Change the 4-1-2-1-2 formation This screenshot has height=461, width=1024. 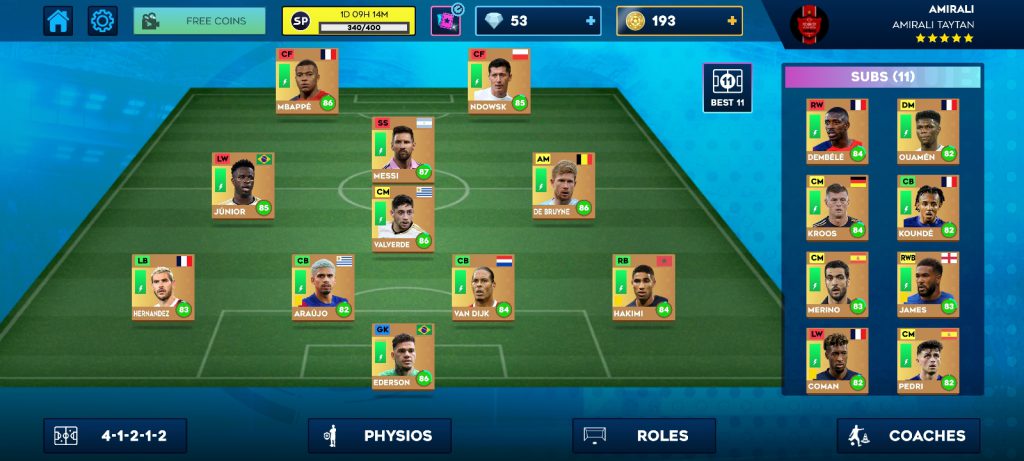(115, 436)
